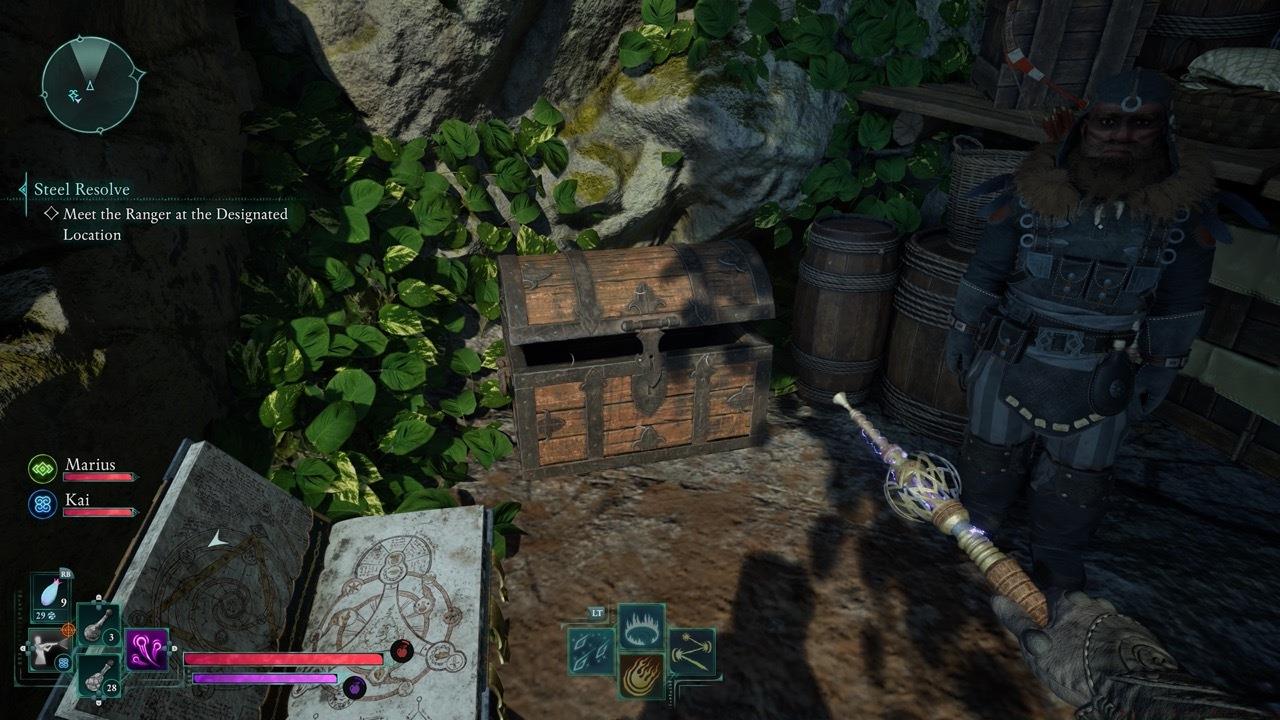The height and width of the screenshot is (720, 1280).
Task: Click the potion icon showing count 3
Action: pos(98,629)
